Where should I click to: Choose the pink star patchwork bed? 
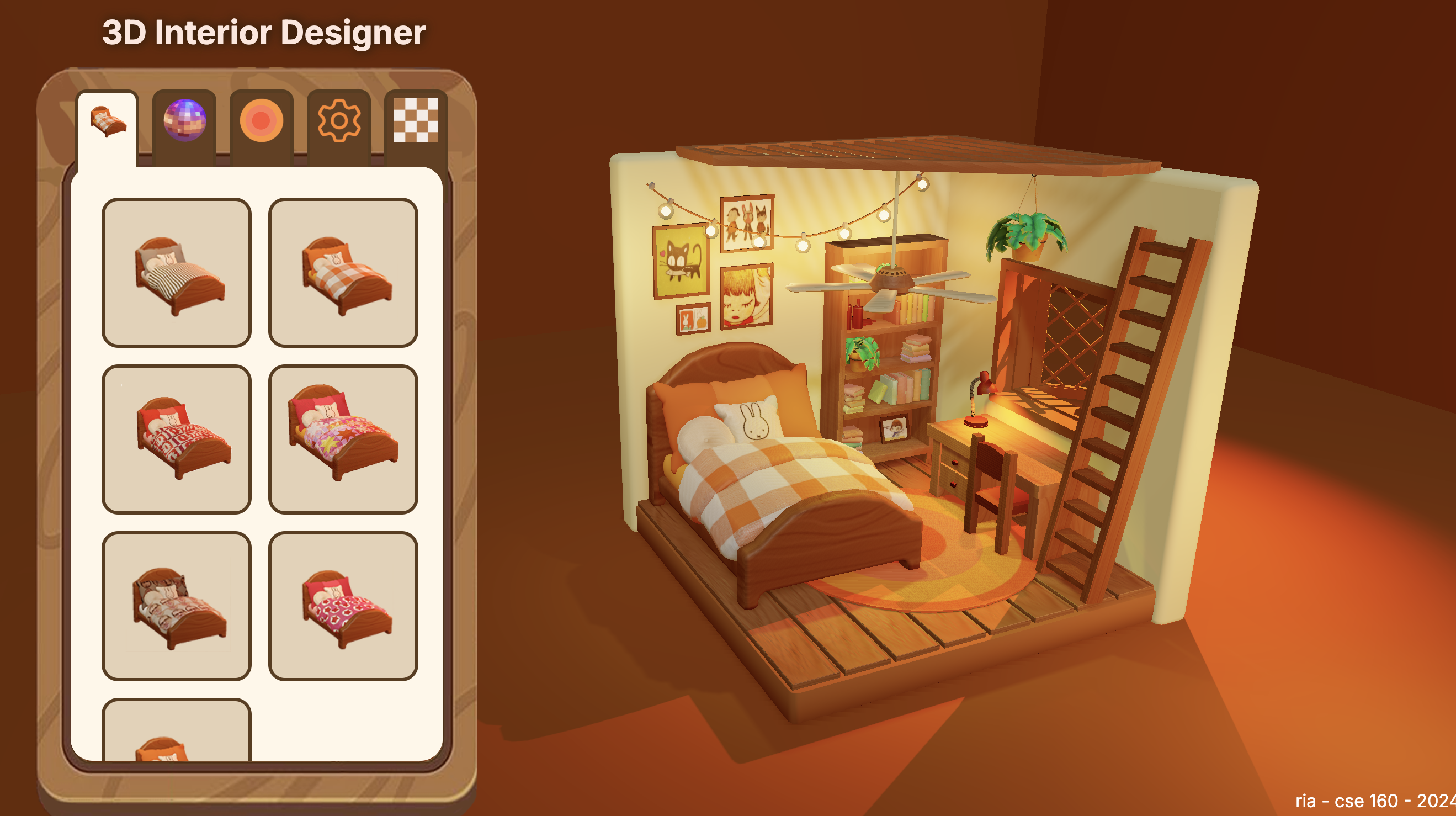343,439
